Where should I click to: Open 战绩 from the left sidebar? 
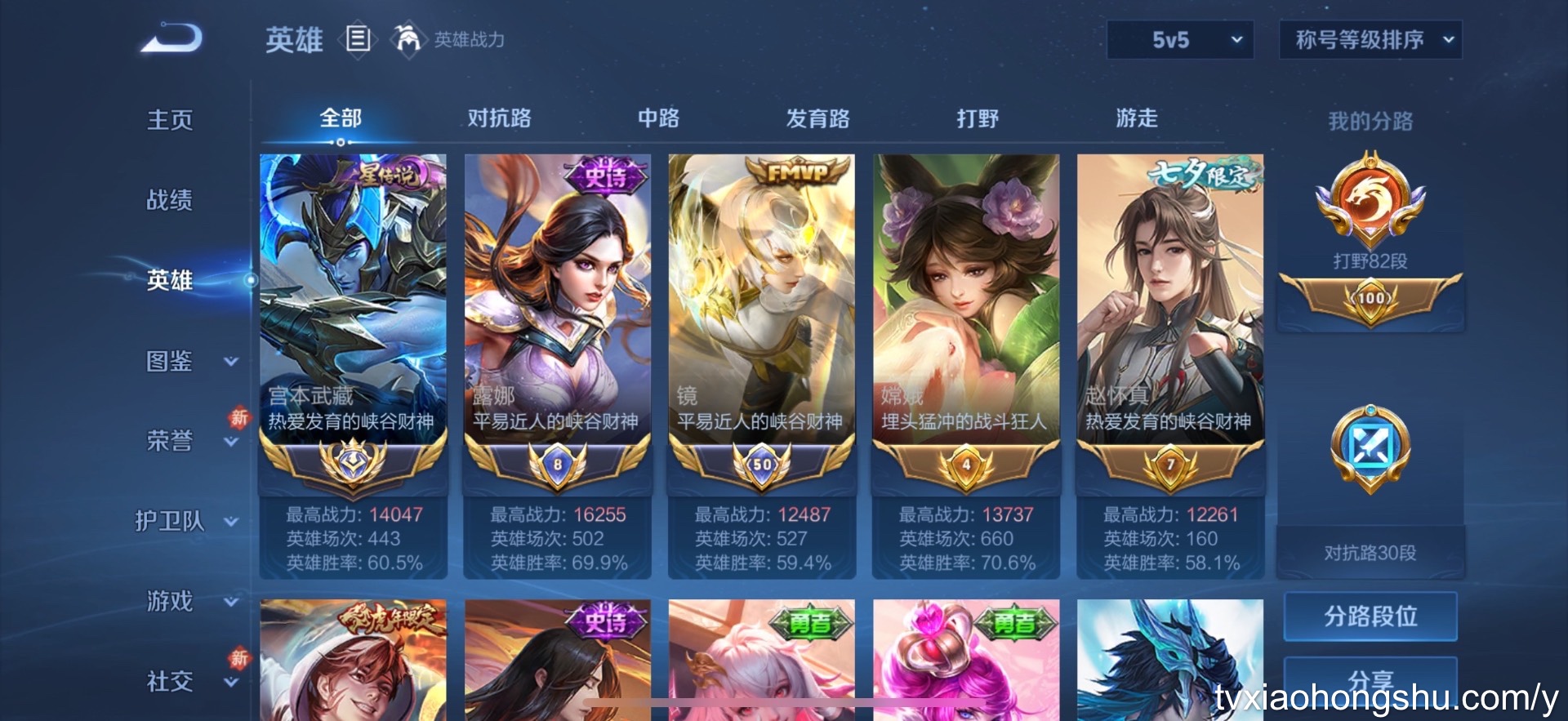169,200
